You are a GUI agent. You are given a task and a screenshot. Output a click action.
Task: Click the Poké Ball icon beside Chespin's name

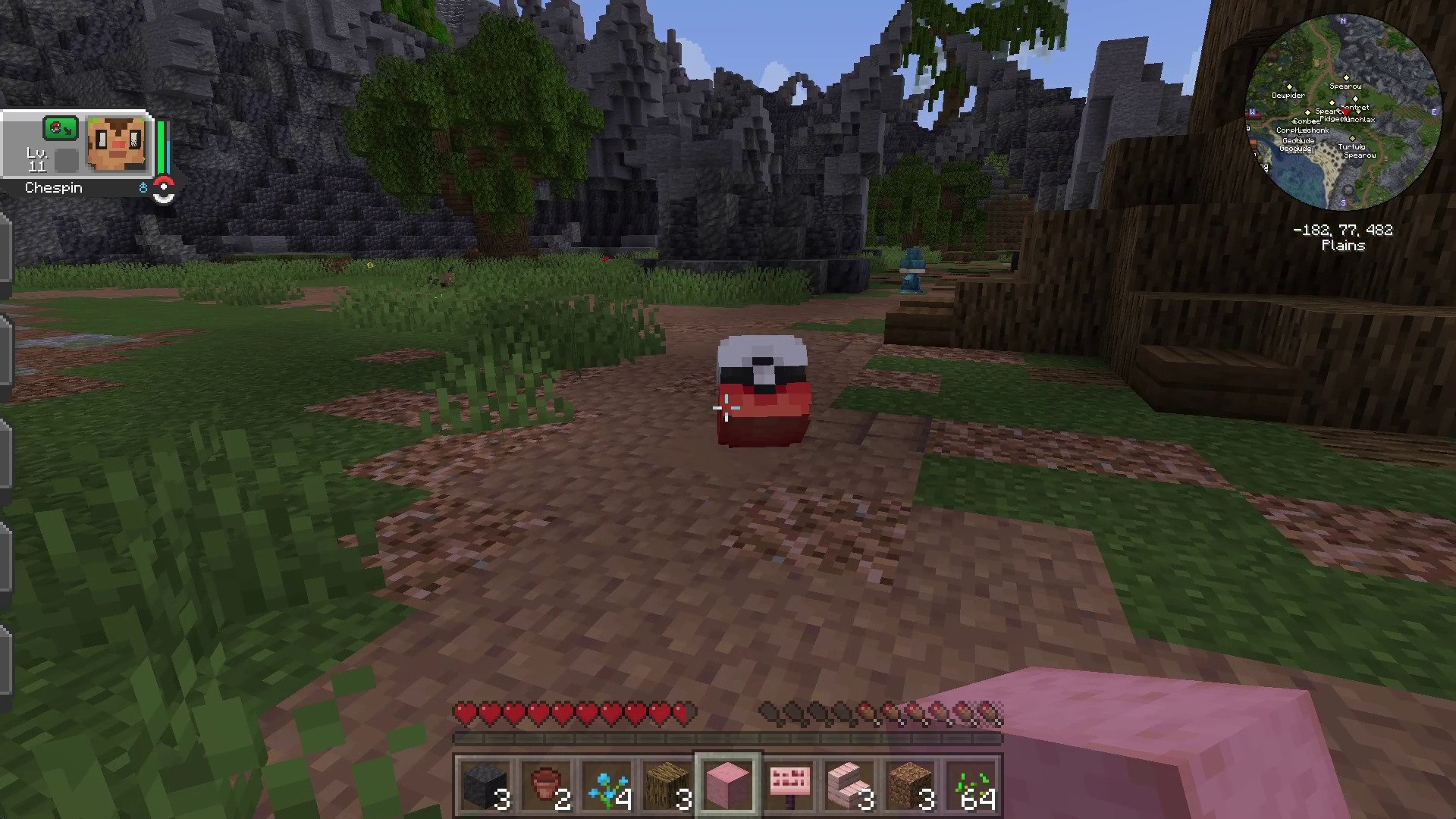(164, 190)
